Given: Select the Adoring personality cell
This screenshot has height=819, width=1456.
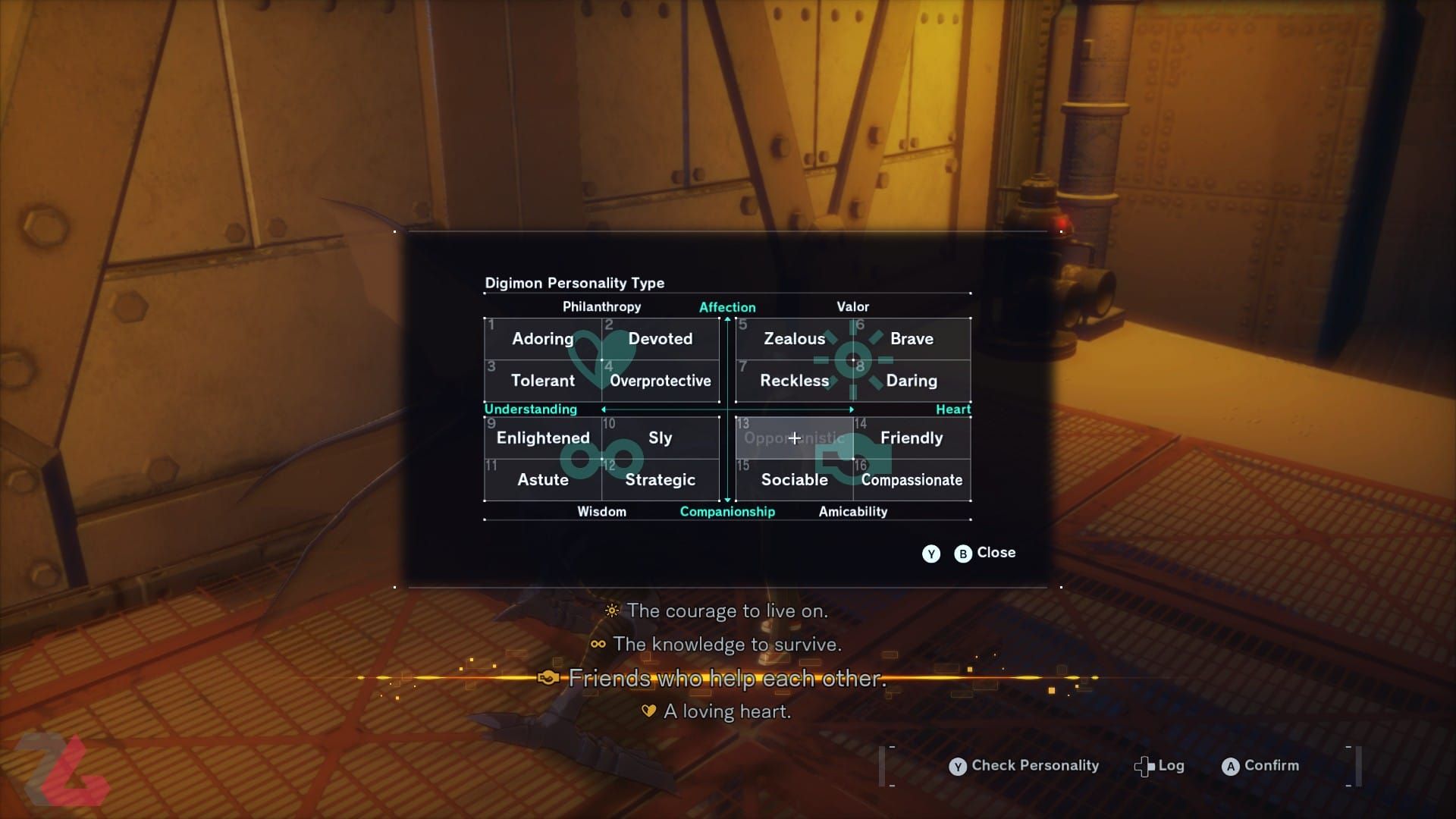Looking at the screenshot, I should click(x=543, y=339).
